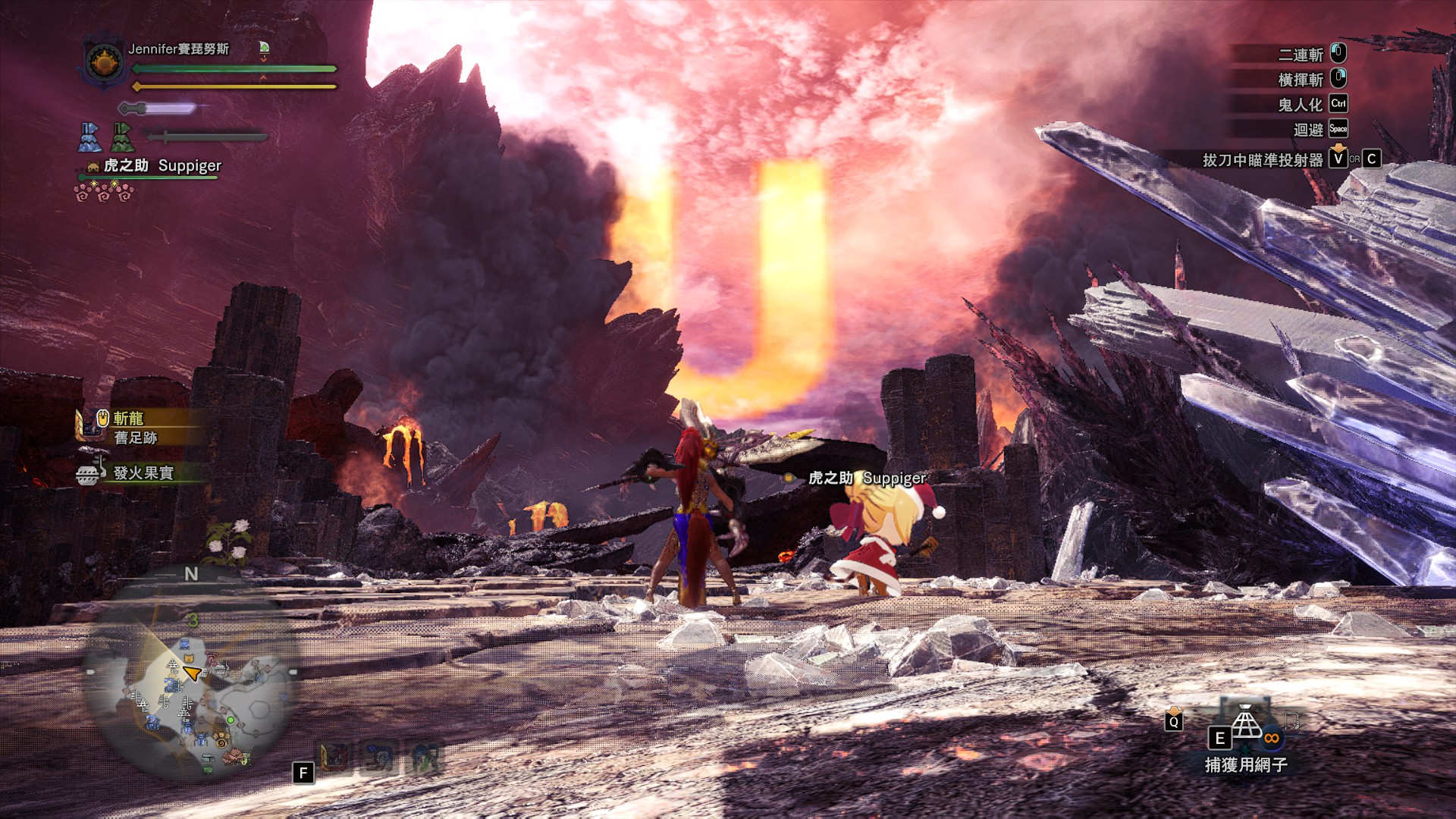1456x819 pixels.
Task: Click the yellow player arrow on the minimap
Action: click(x=192, y=673)
